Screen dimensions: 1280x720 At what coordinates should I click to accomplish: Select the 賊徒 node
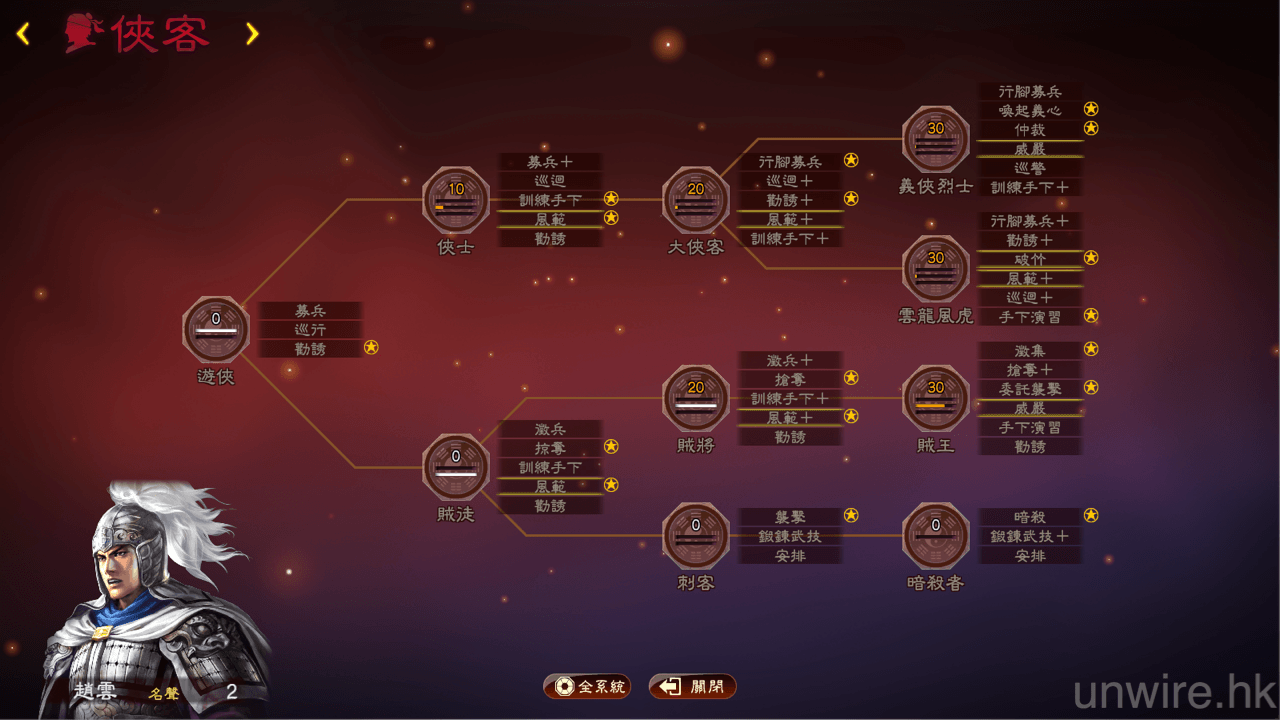point(456,467)
